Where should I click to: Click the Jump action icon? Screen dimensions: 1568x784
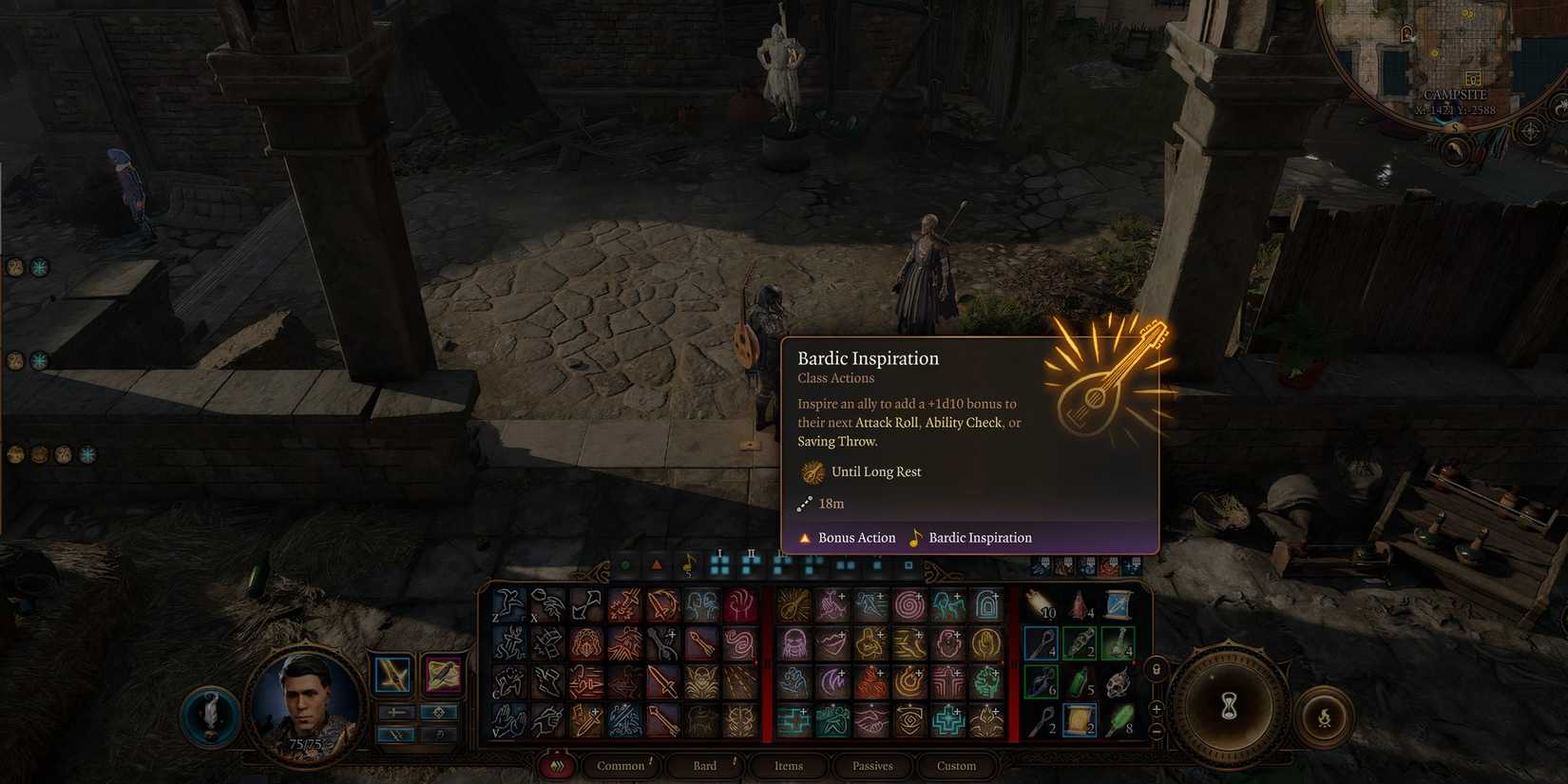pyautogui.click(x=507, y=604)
